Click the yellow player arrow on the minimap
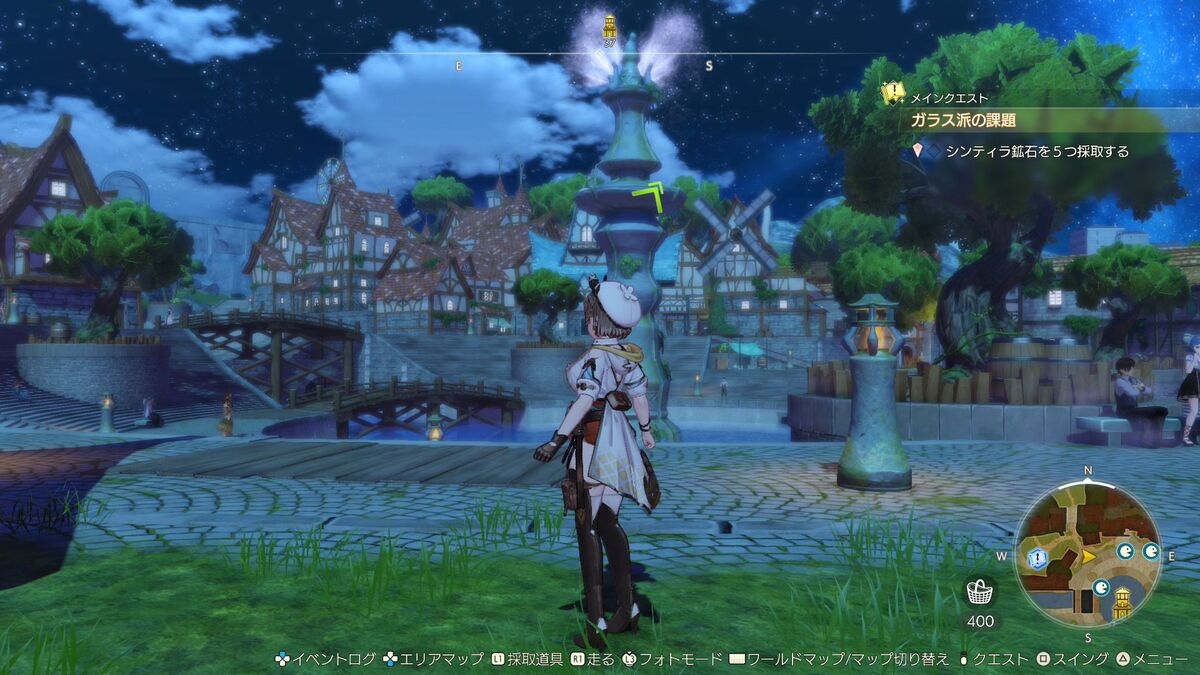Viewport: 1200px width, 675px height. pos(1089,556)
